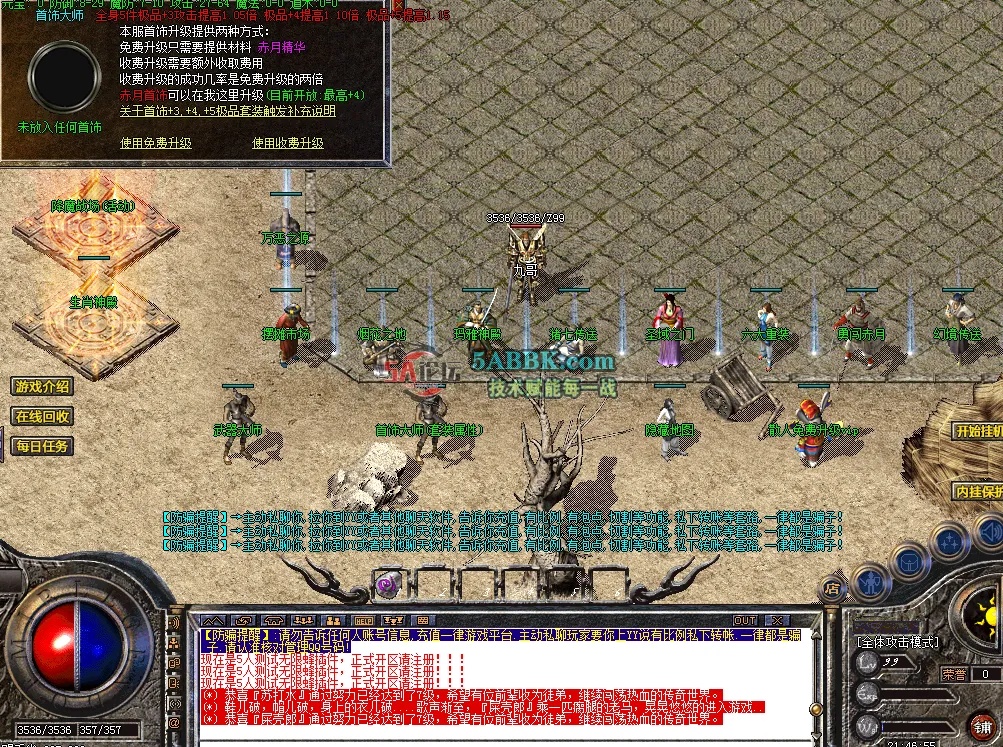Open the skills sparkle round icon
The width and height of the screenshot is (1003, 747).
(x=947, y=541)
